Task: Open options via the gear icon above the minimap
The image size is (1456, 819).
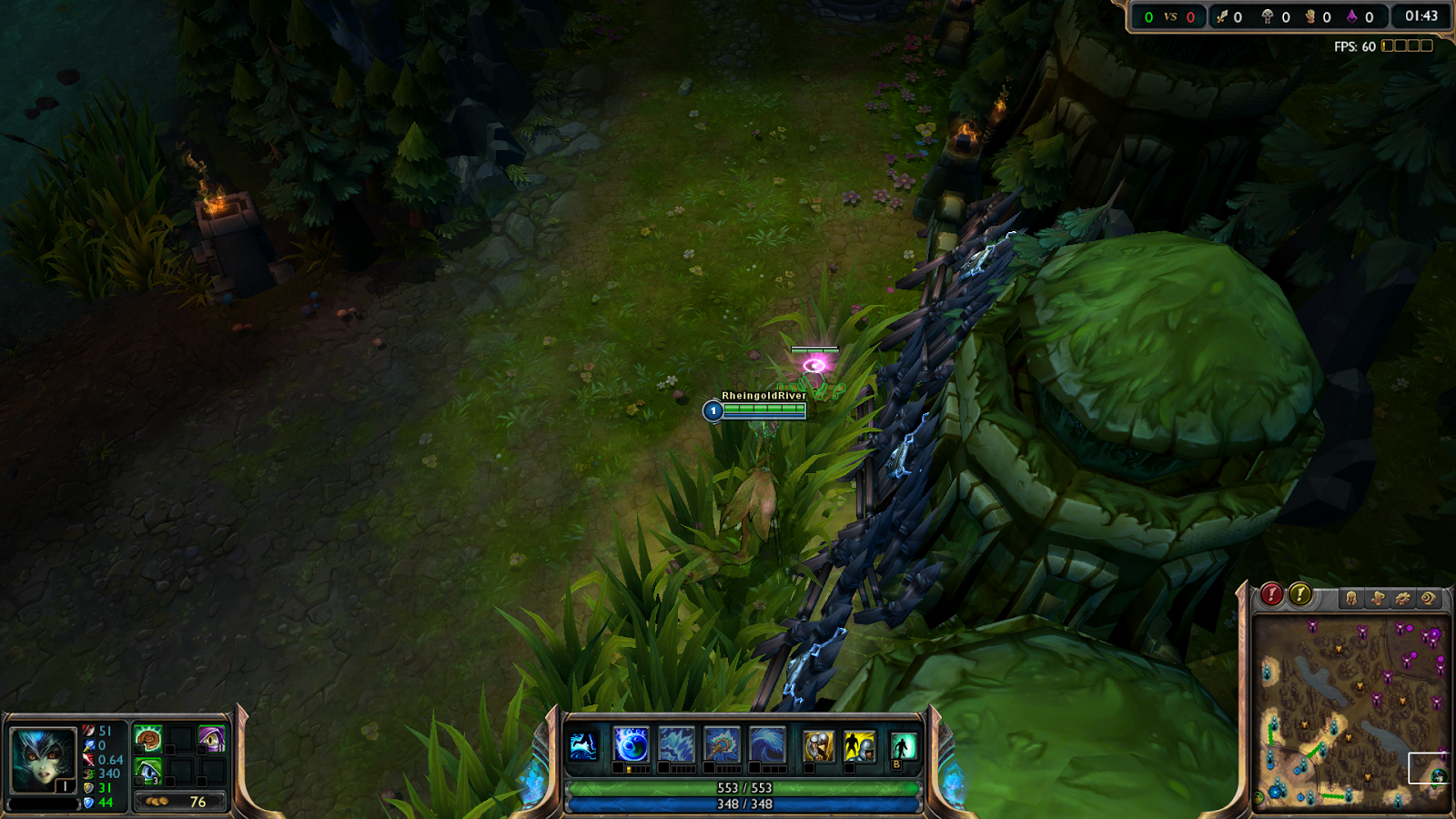Action: coord(1403,598)
